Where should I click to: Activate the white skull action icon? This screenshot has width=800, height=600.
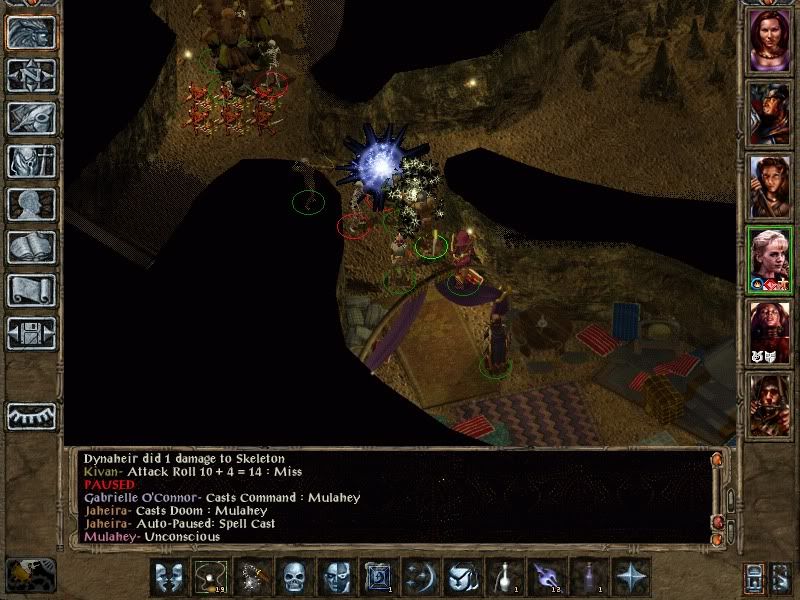pos(293,578)
